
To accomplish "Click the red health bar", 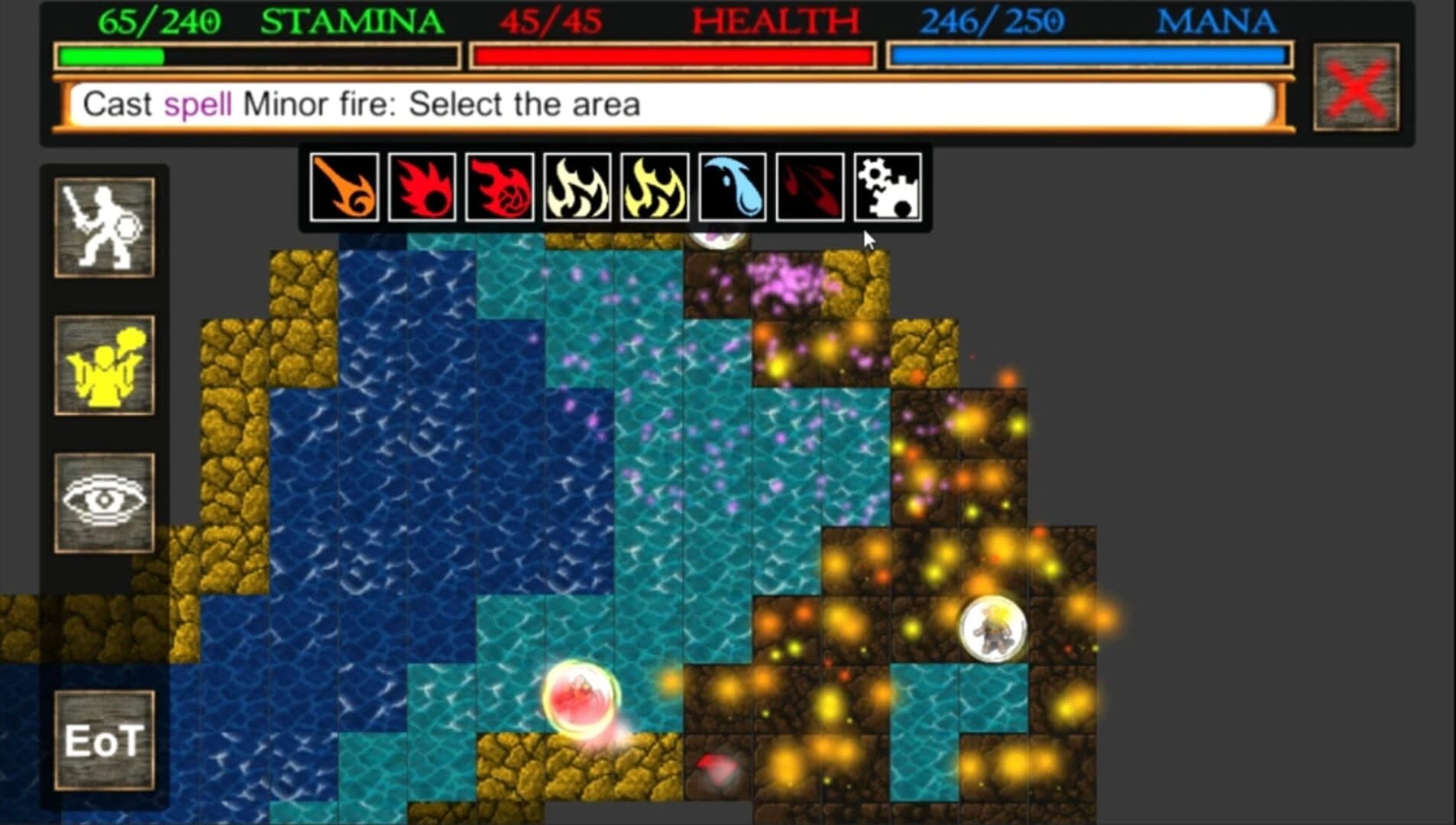I will pyautogui.click(x=672, y=55).
